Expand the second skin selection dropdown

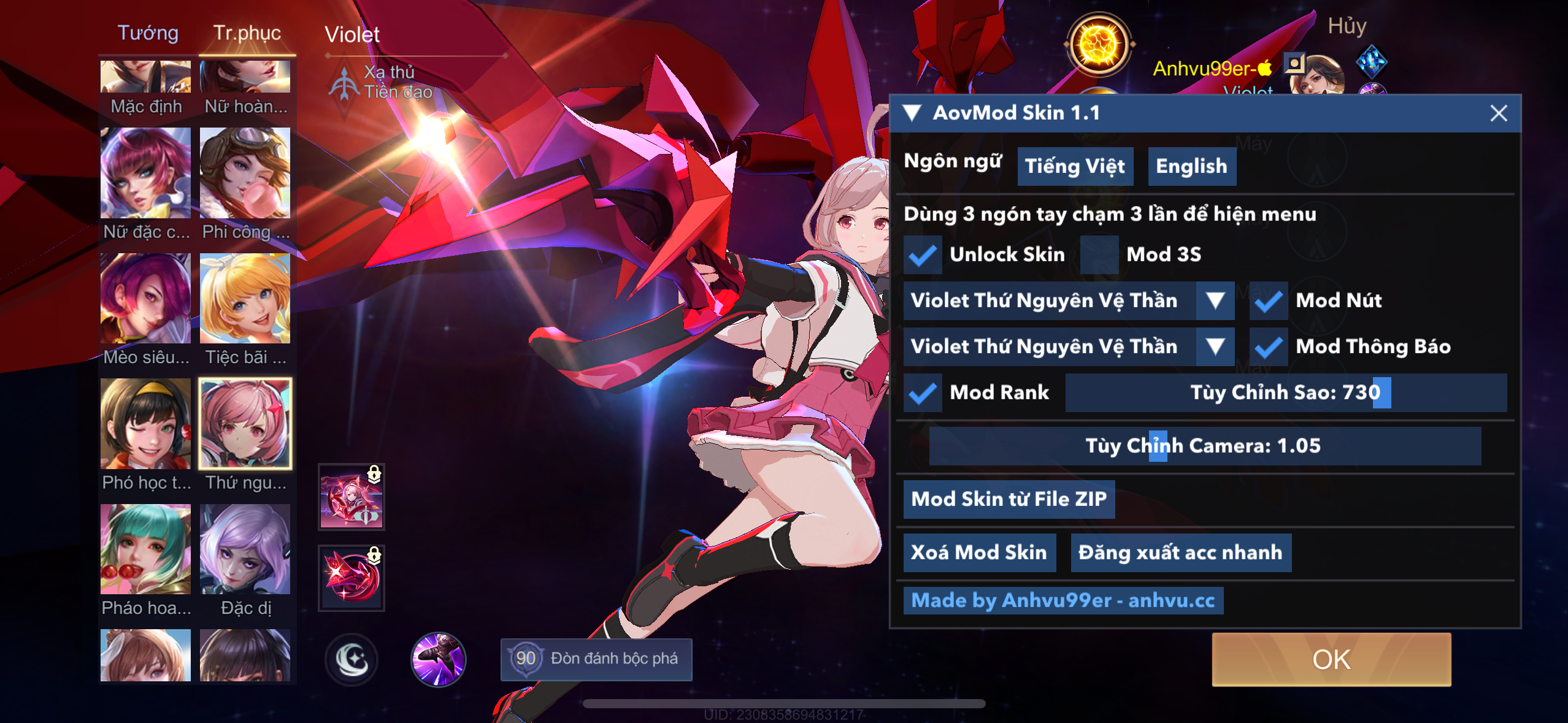1214,346
